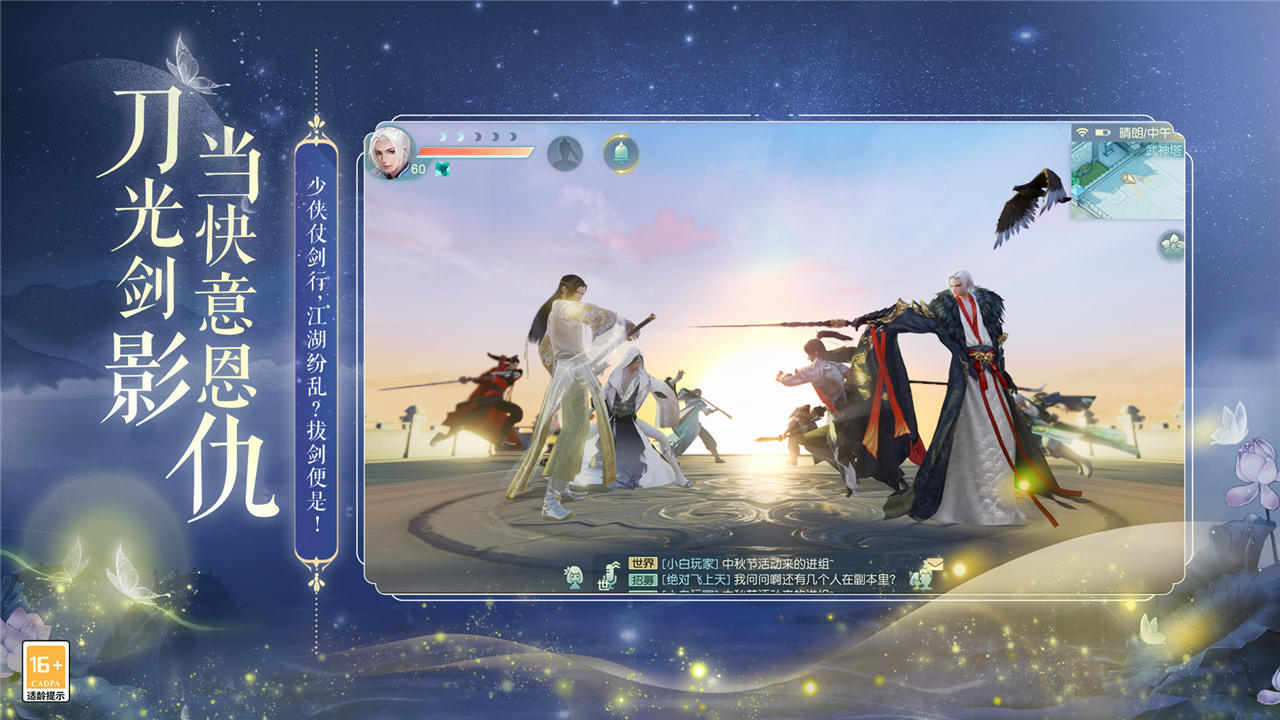Click the battery indicator above the minimap
Viewport: 1280px width, 720px height.
1102,133
